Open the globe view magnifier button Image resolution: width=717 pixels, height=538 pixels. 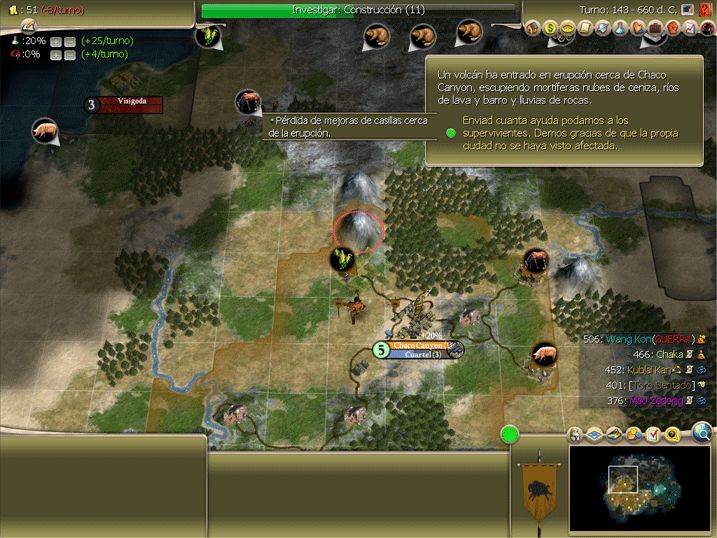pos(702,433)
